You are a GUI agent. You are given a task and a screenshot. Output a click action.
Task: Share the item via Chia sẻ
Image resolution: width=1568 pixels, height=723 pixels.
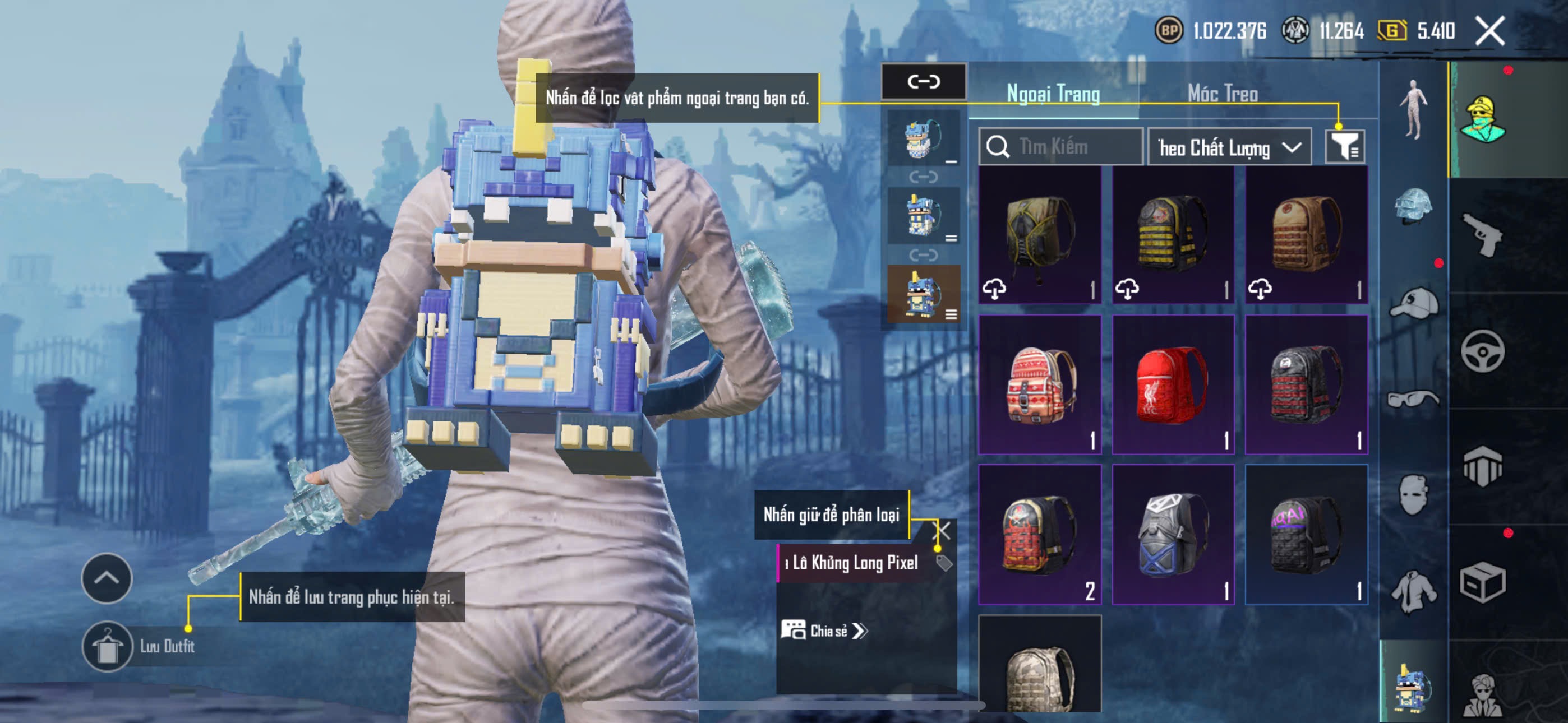824,631
